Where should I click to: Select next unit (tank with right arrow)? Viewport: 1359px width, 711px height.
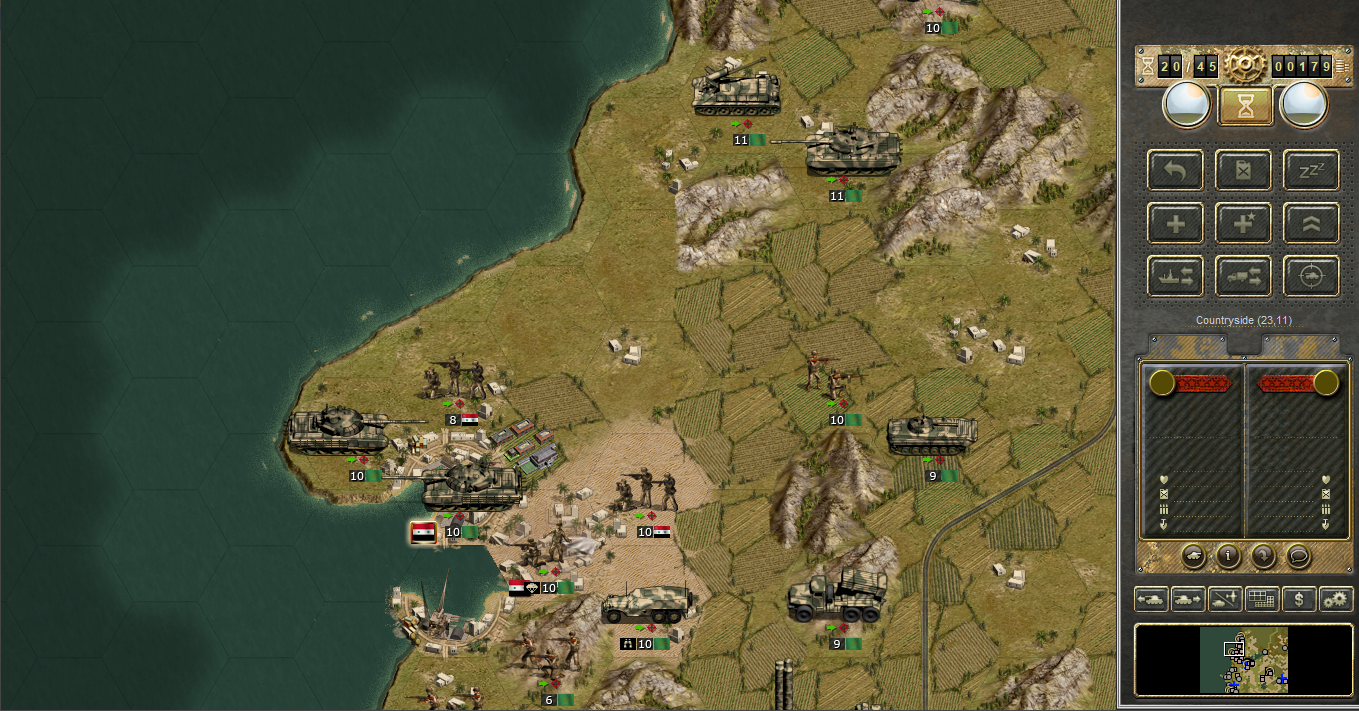point(1188,599)
